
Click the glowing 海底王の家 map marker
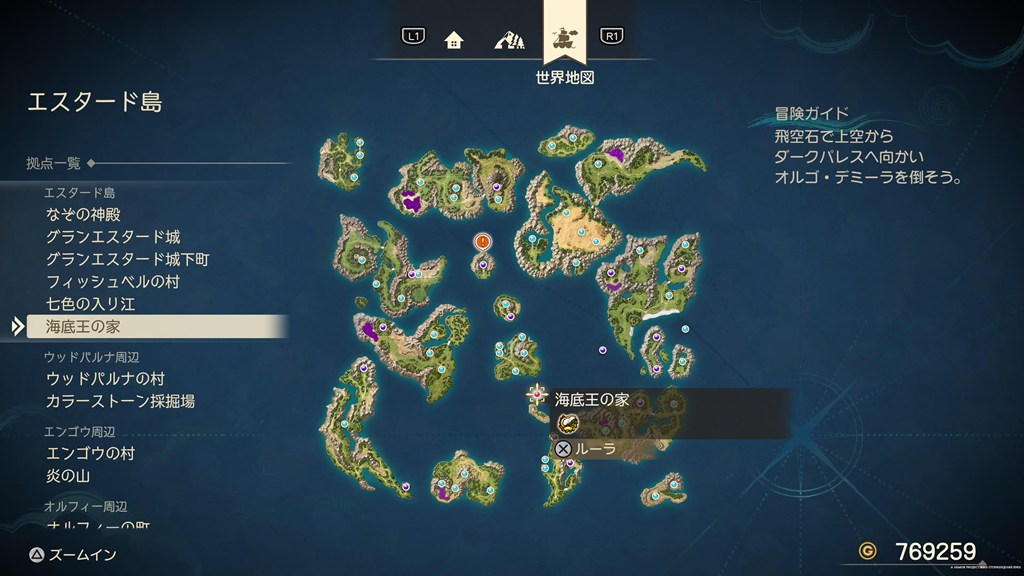pyautogui.click(x=537, y=395)
